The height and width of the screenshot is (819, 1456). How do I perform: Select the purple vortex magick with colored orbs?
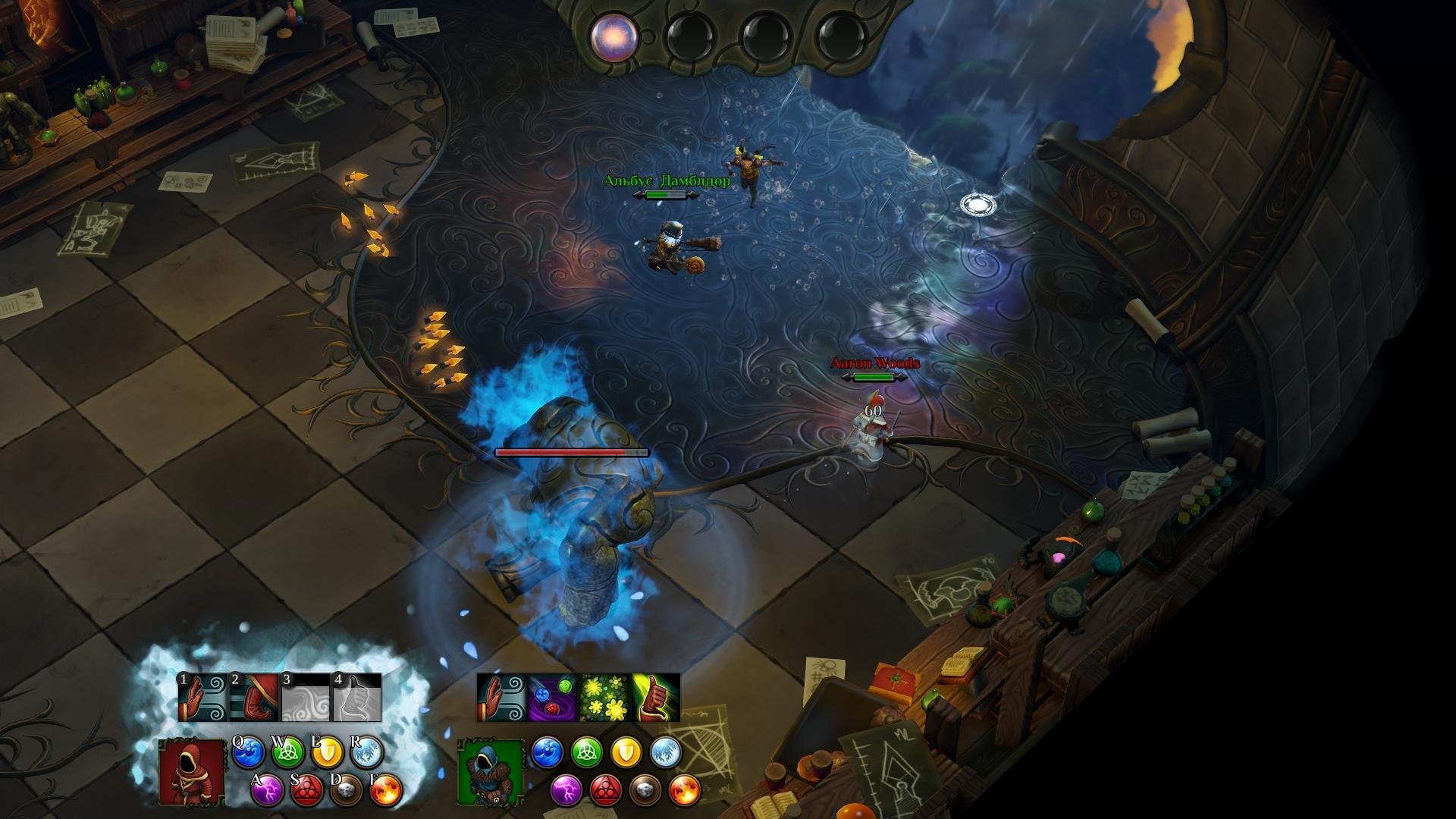coord(553,698)
